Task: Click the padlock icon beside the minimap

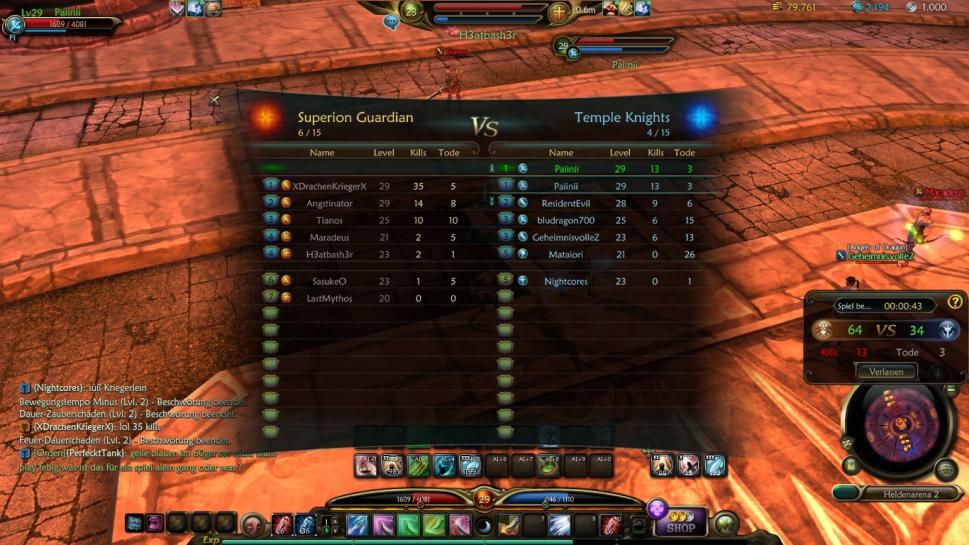Action: (x=851, y=465)
